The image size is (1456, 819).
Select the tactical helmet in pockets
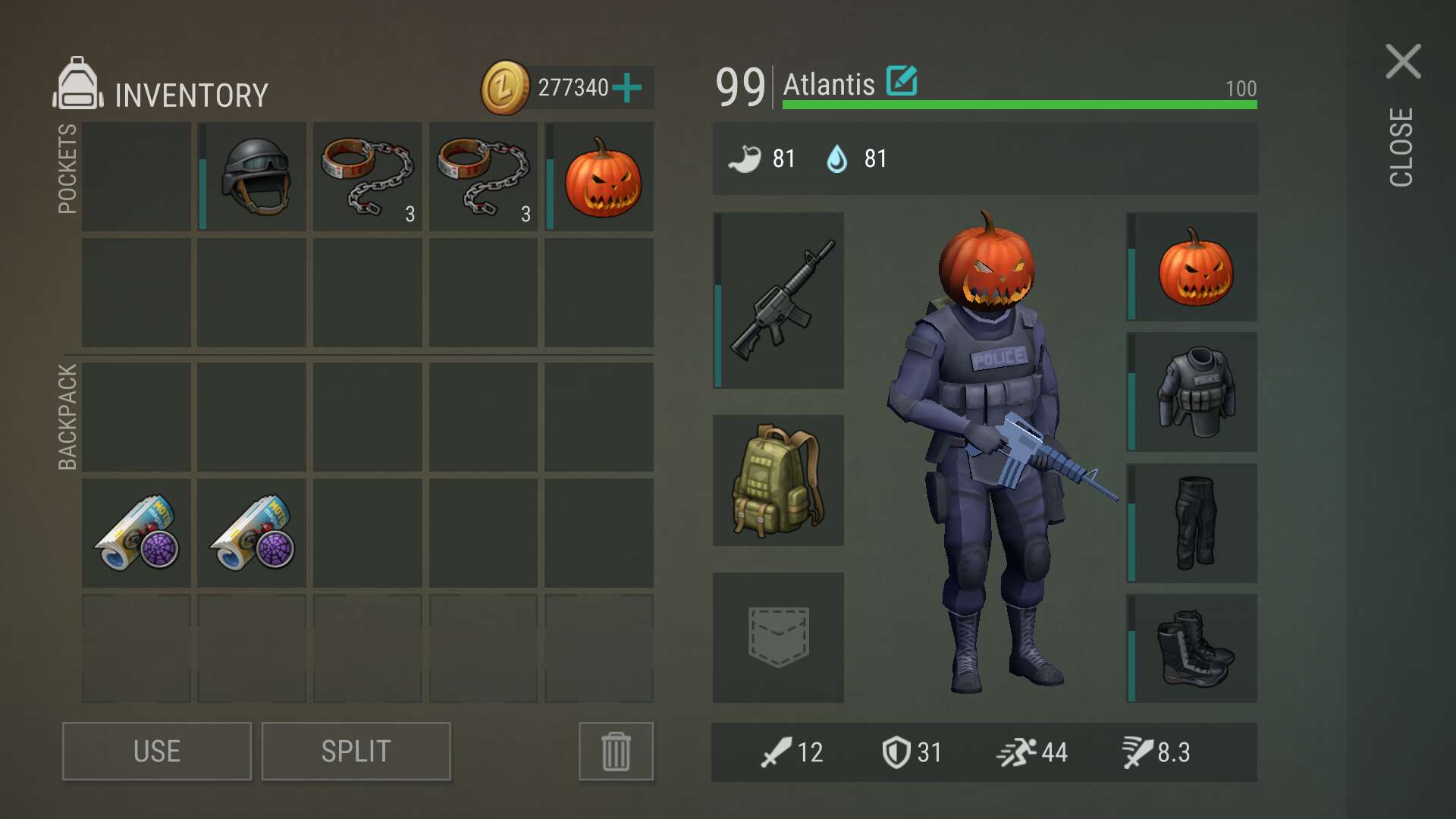[x=255, y=177]
